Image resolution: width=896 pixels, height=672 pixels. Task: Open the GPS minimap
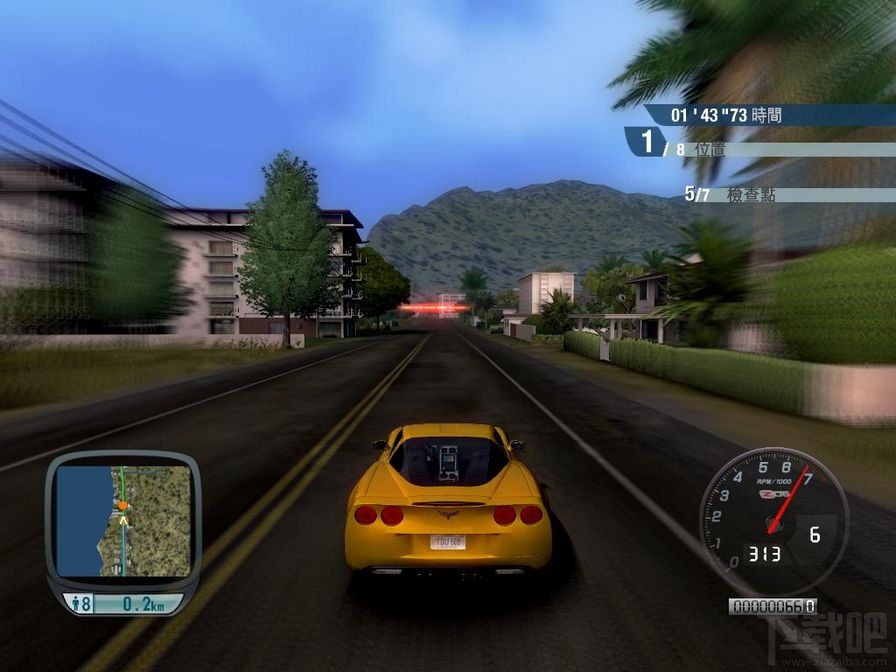123,521
